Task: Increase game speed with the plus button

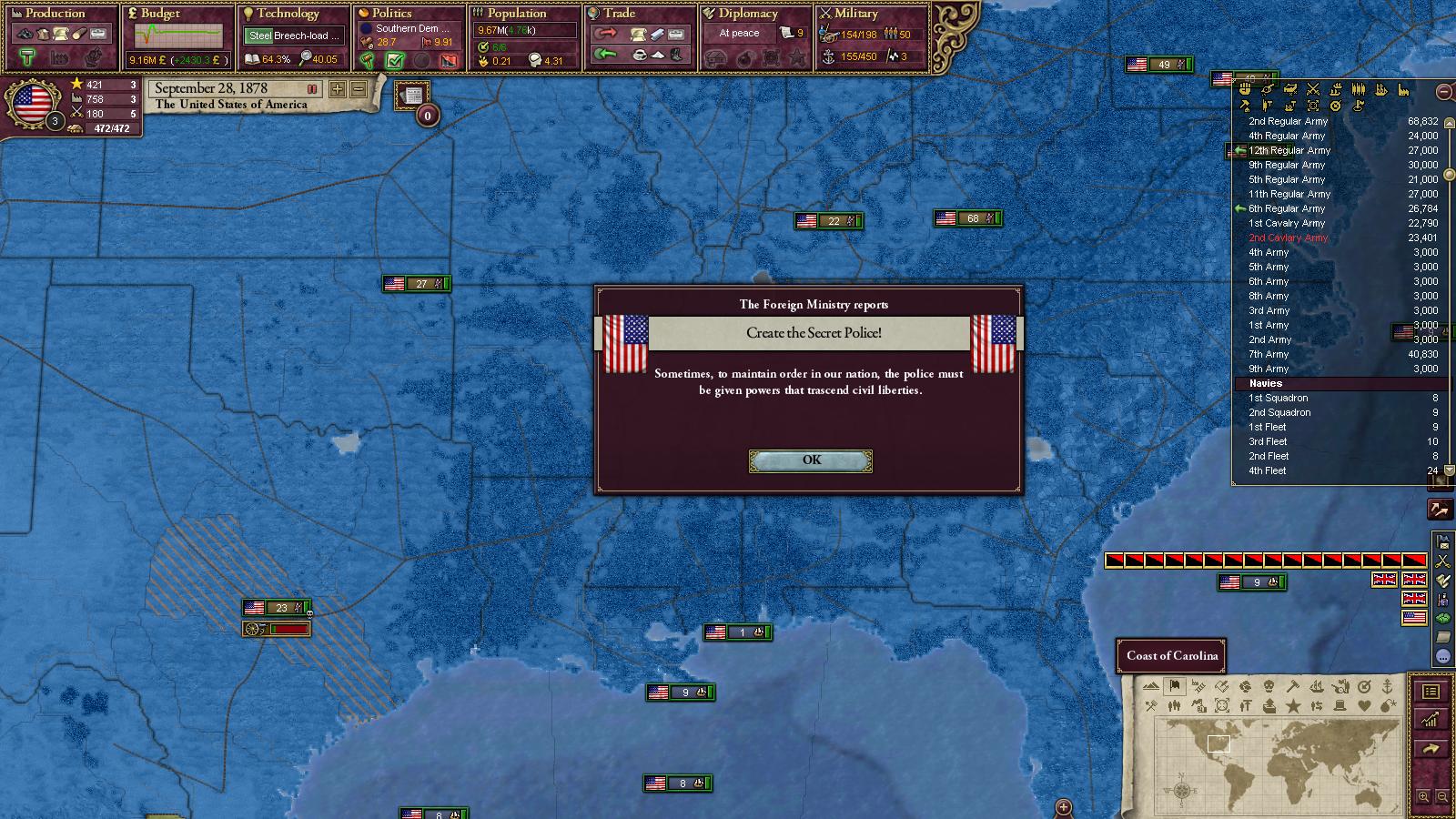Action: coord(338,89)
